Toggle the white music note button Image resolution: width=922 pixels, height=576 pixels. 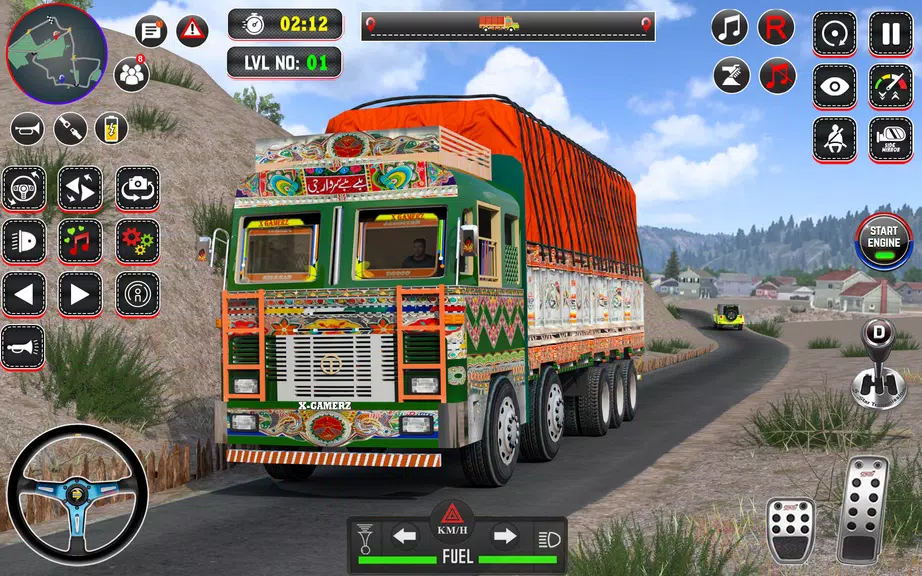point(730,28)
